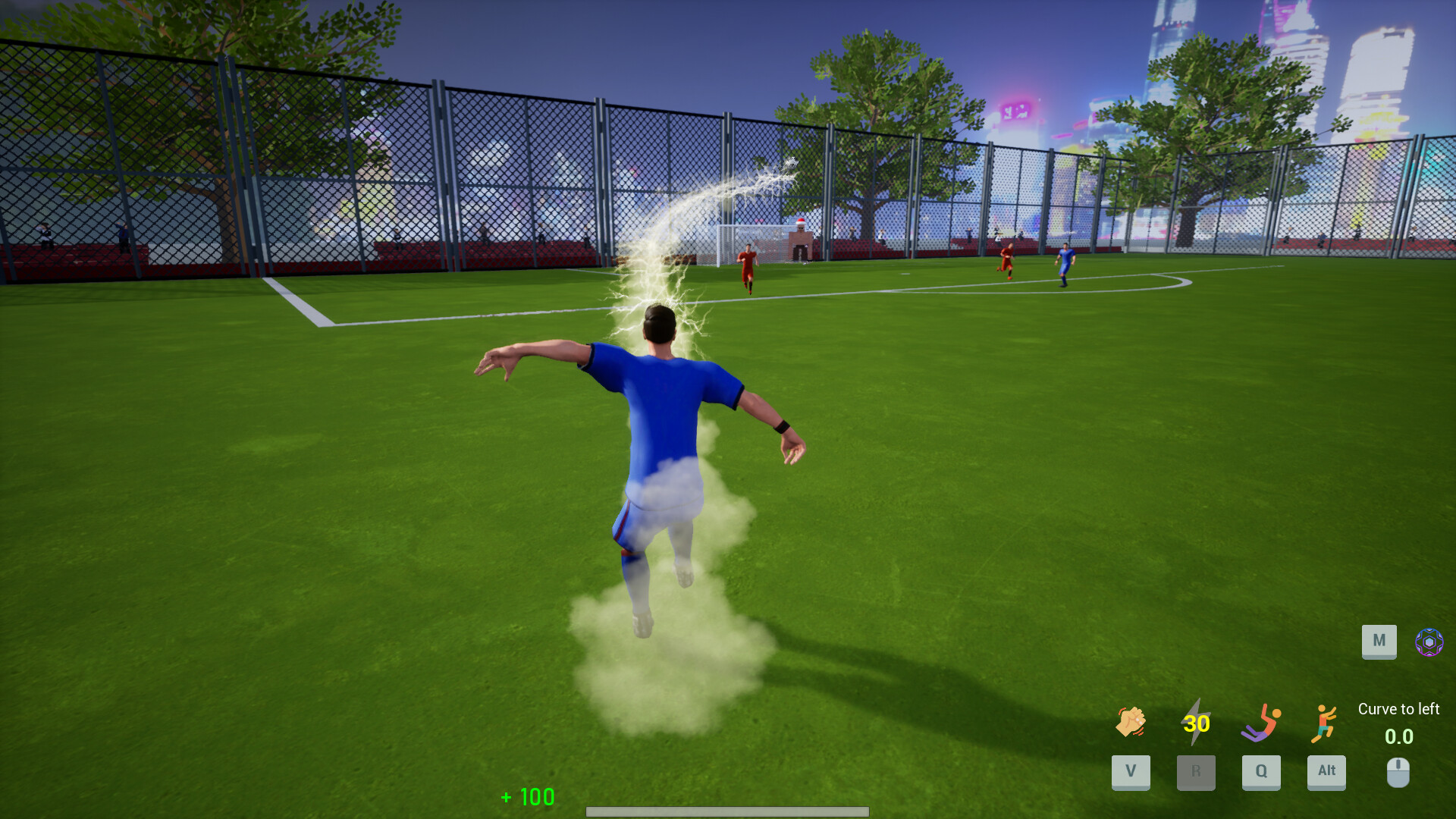The image size is (1456, 819).
Task: Open the ability bar near the V key
Action: click(x=1130, y=772)
